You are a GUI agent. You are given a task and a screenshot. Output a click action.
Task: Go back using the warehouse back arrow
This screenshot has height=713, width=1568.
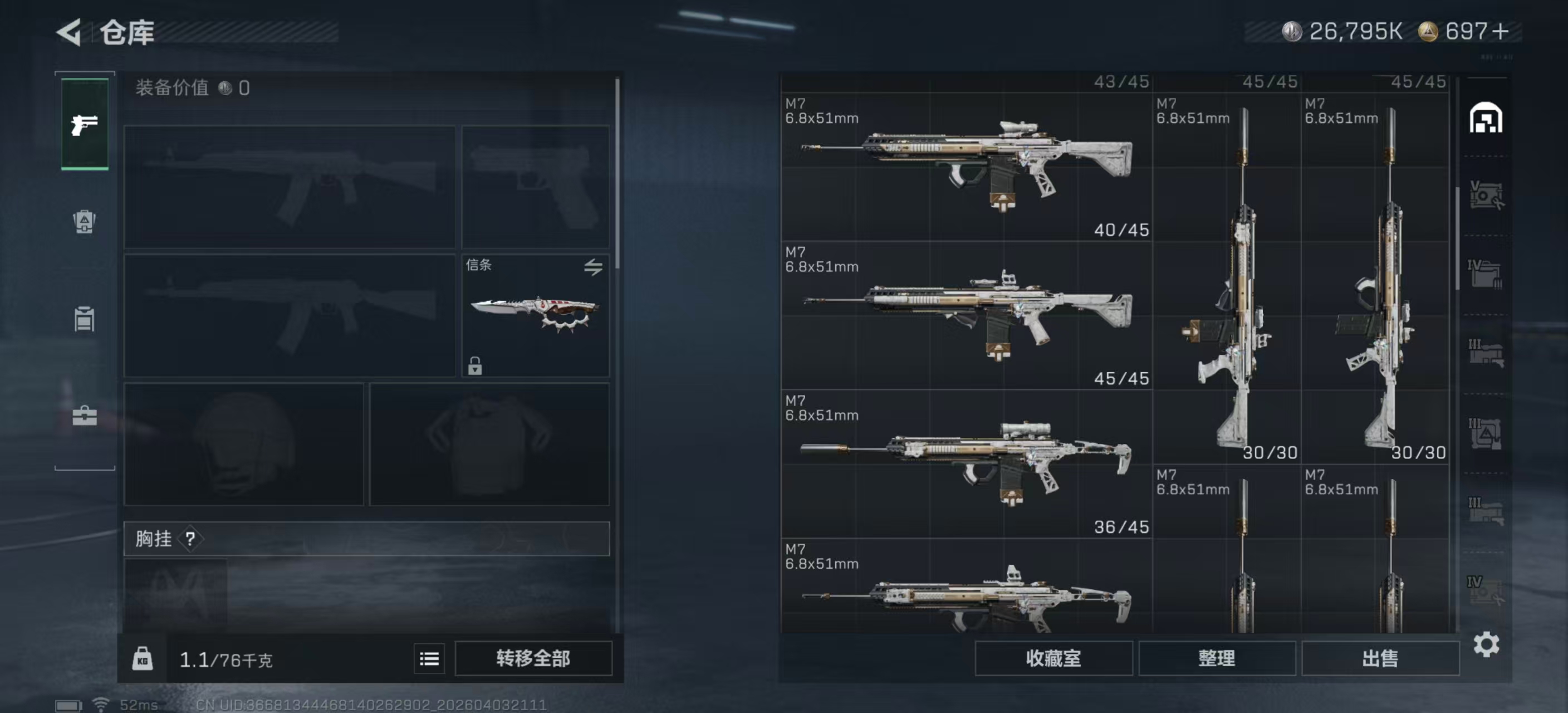pyautogui.click(x=70, y=32)
